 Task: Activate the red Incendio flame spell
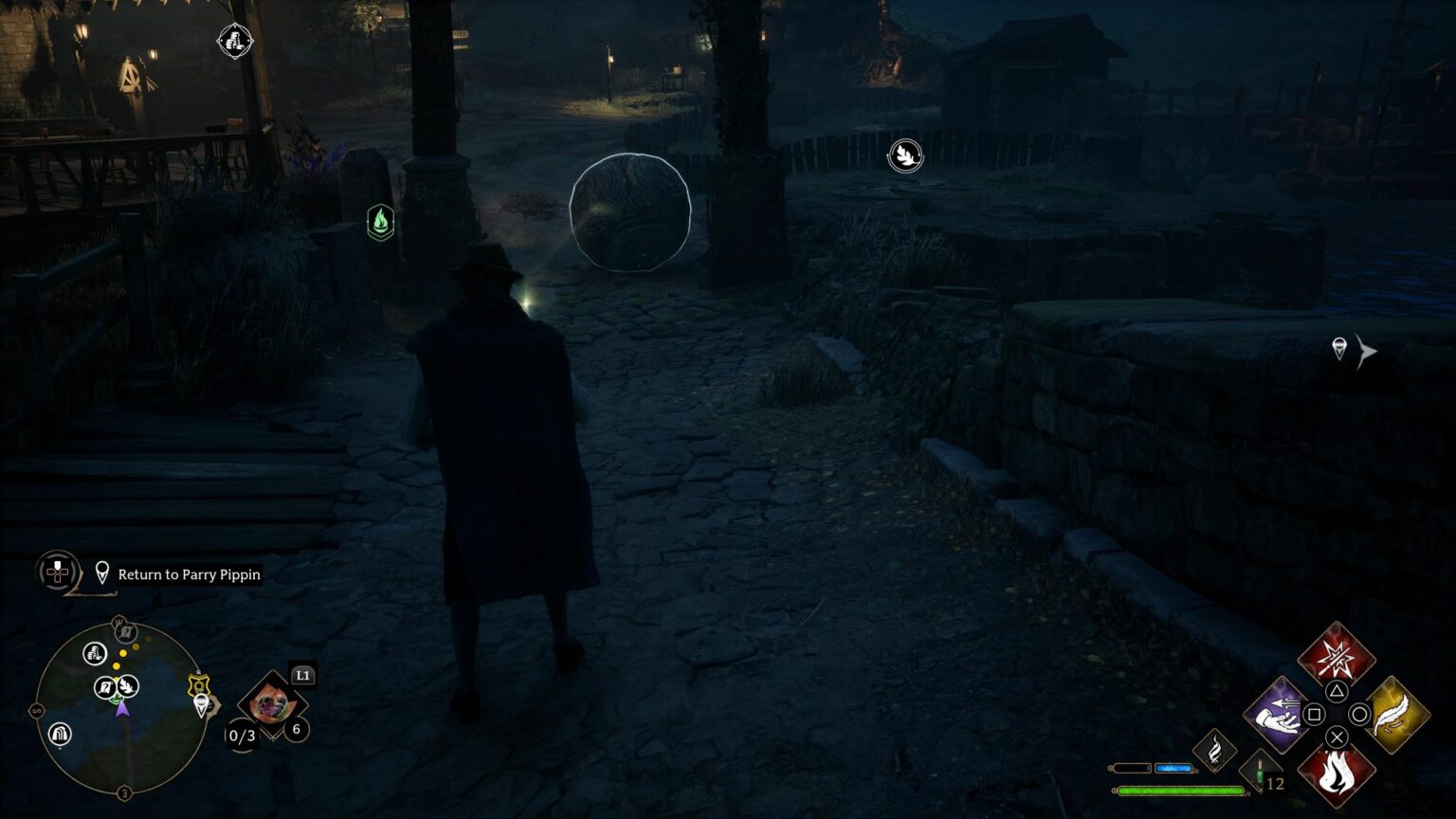[x=1336, y=773]
